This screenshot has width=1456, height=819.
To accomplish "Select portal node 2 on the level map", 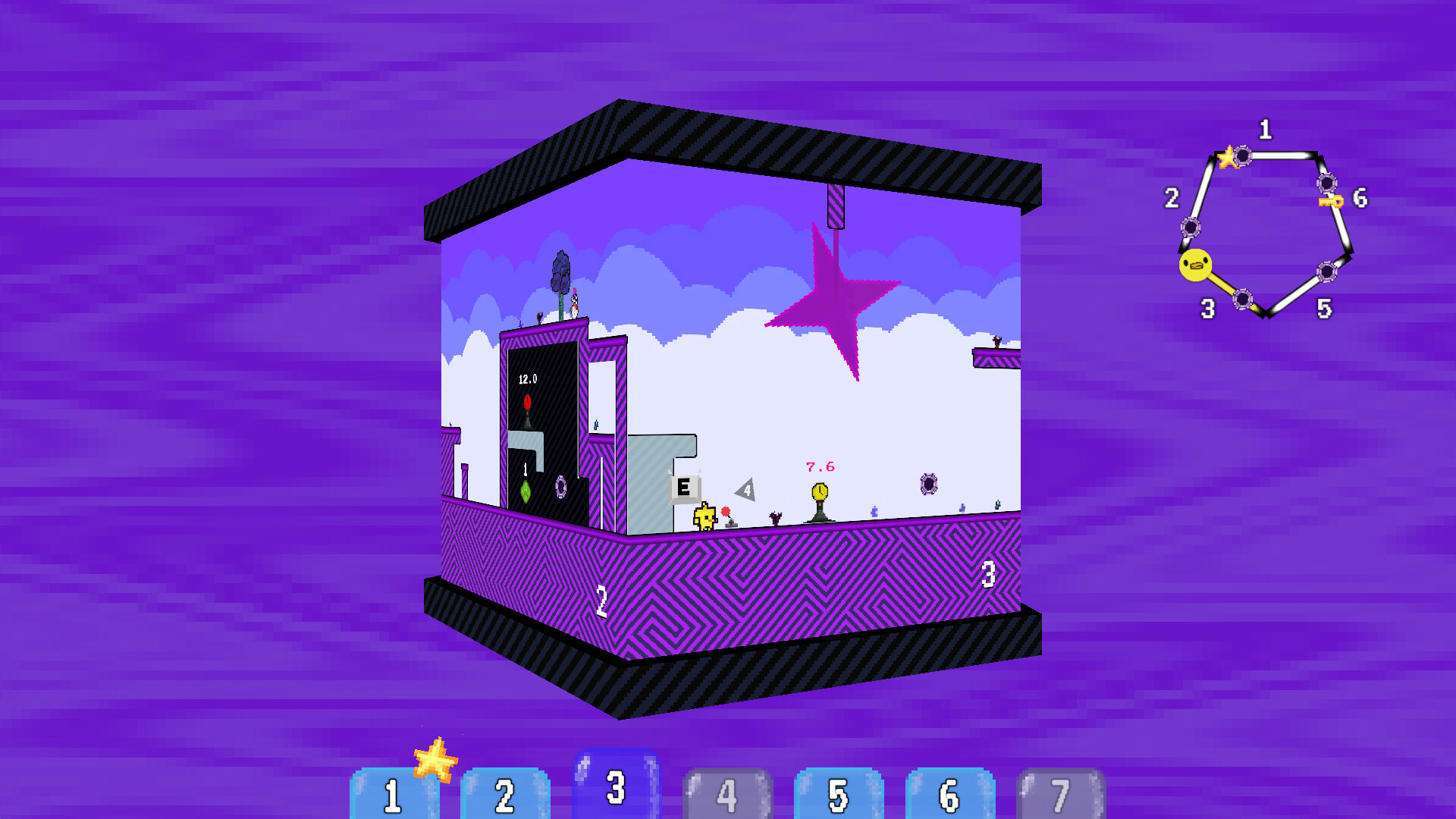I will click(1191, 227).
